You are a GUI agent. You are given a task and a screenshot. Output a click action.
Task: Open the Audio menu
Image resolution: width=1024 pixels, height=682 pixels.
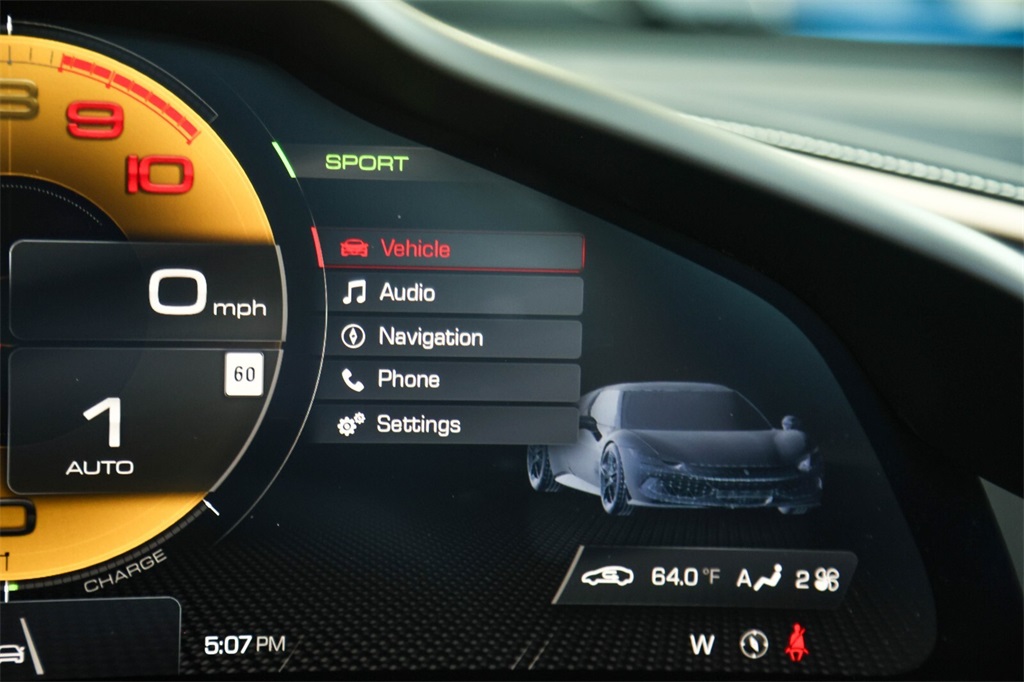[450, 293]
